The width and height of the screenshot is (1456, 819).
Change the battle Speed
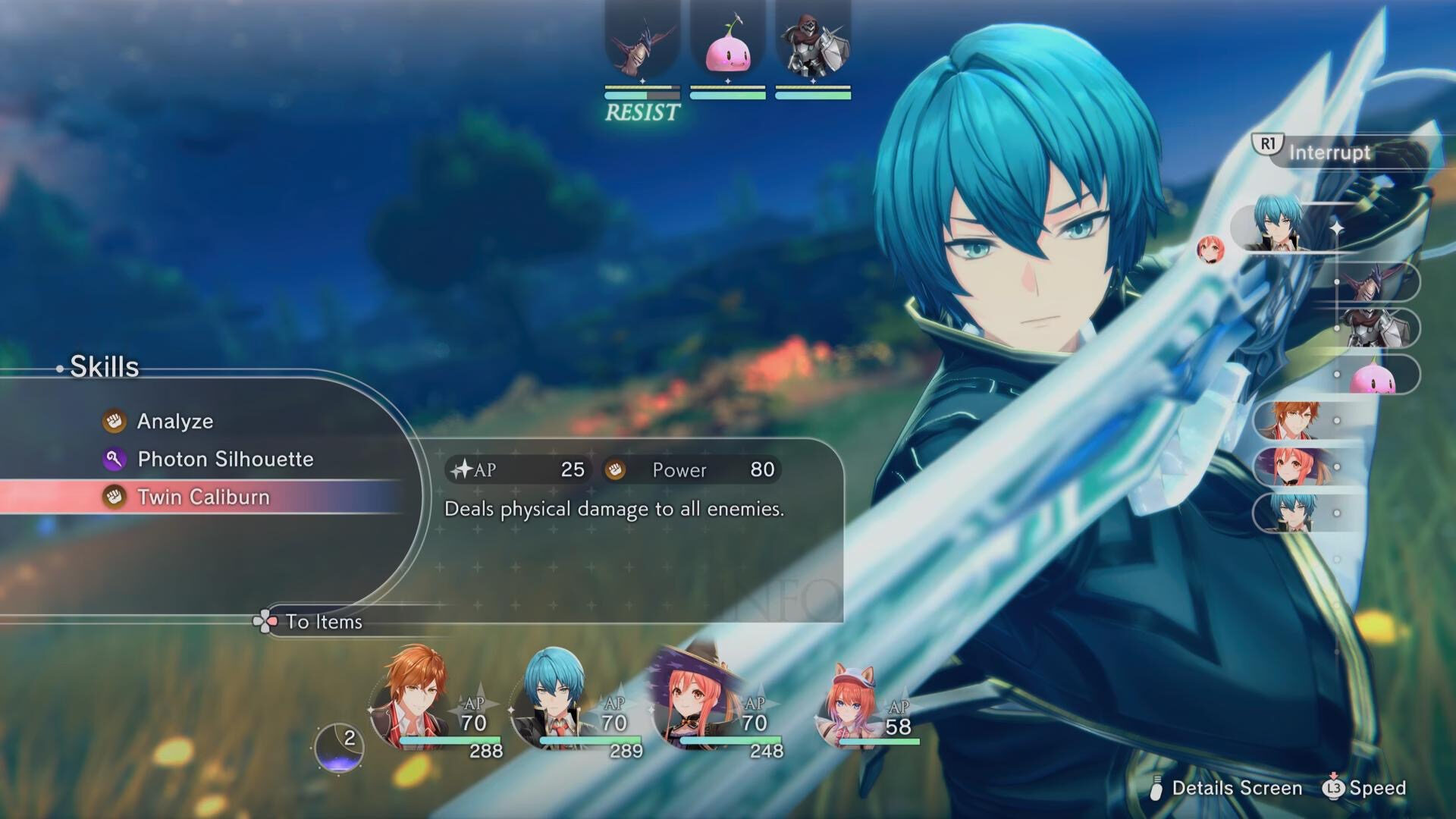1376,788
